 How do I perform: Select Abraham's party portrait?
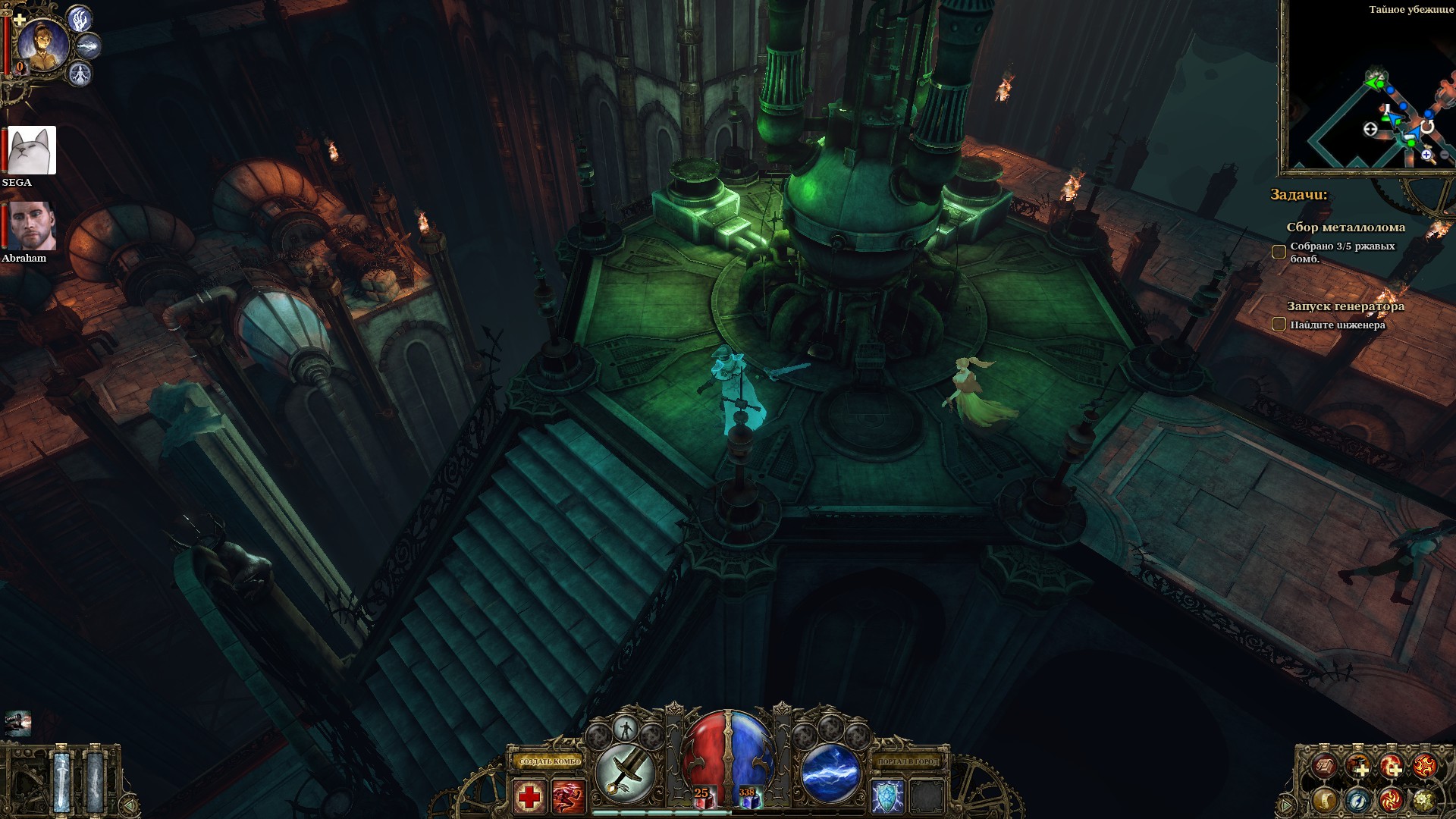click(31, 226)
